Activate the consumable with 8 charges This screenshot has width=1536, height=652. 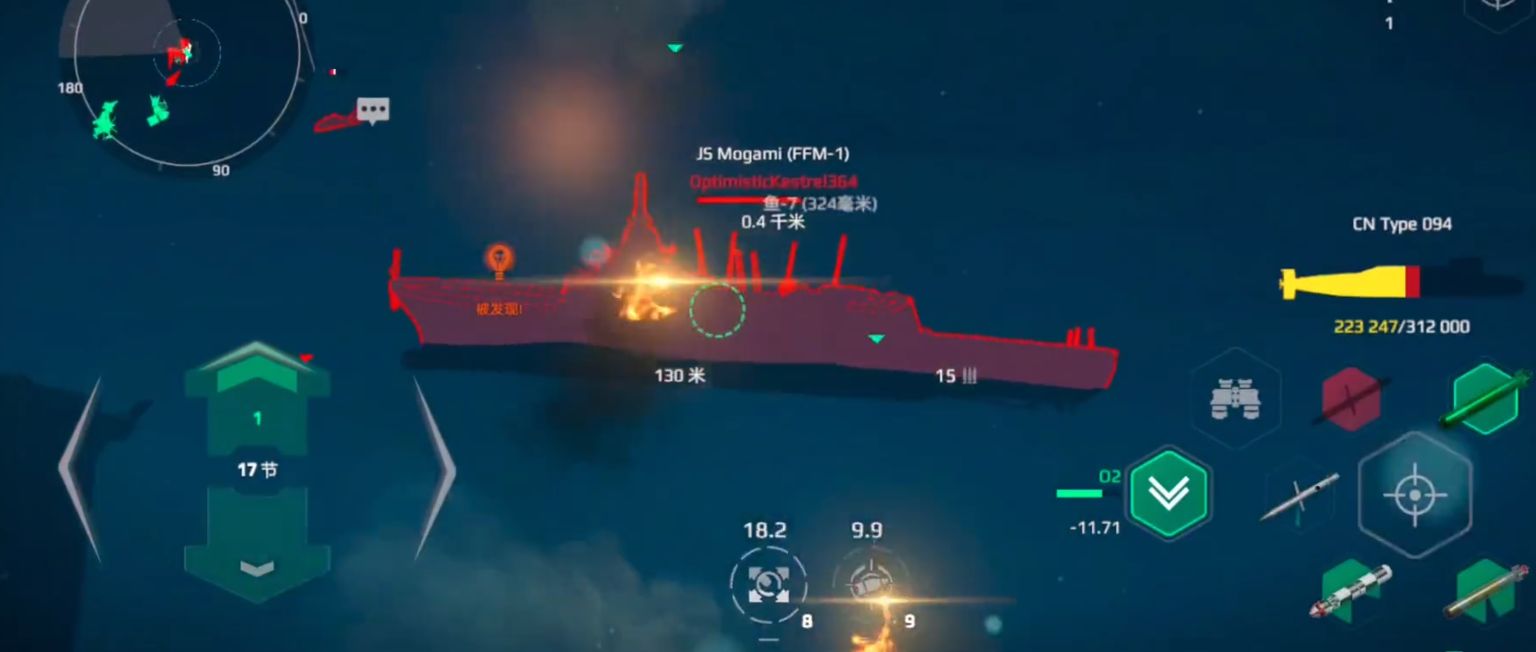click(767, 584)
